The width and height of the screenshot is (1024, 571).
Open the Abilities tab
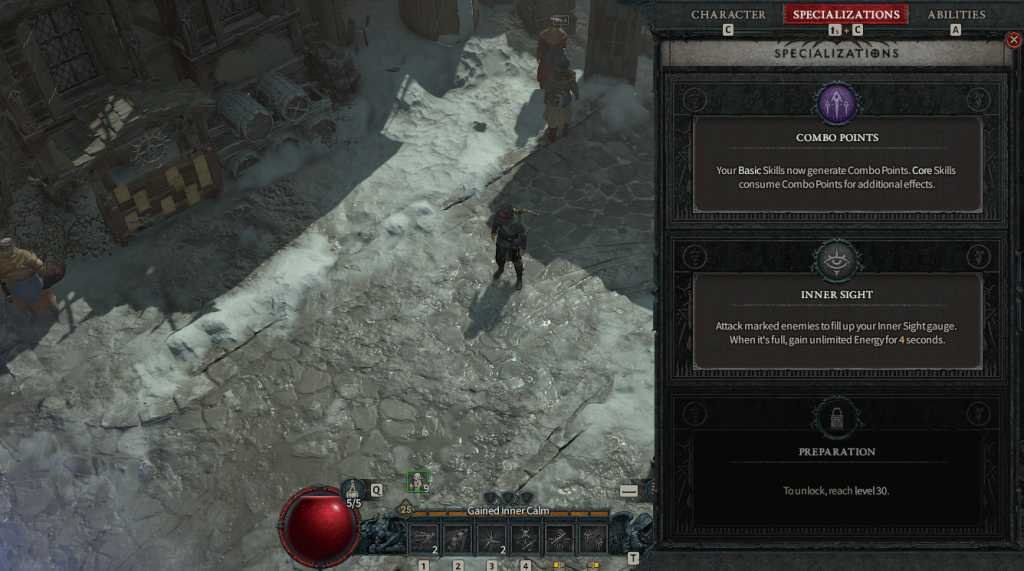coord(956,15)
